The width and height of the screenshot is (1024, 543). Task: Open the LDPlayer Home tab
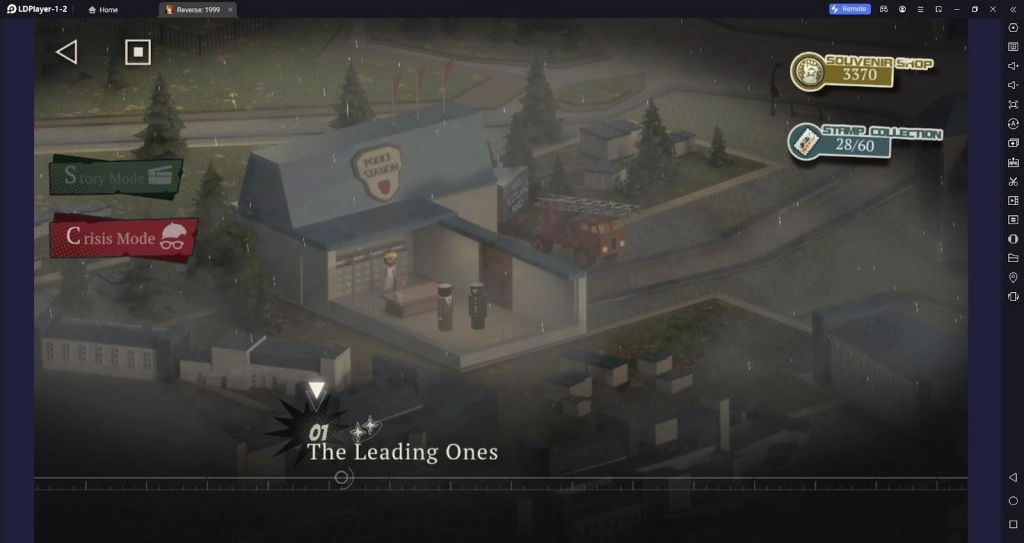[x=103, y=9]
